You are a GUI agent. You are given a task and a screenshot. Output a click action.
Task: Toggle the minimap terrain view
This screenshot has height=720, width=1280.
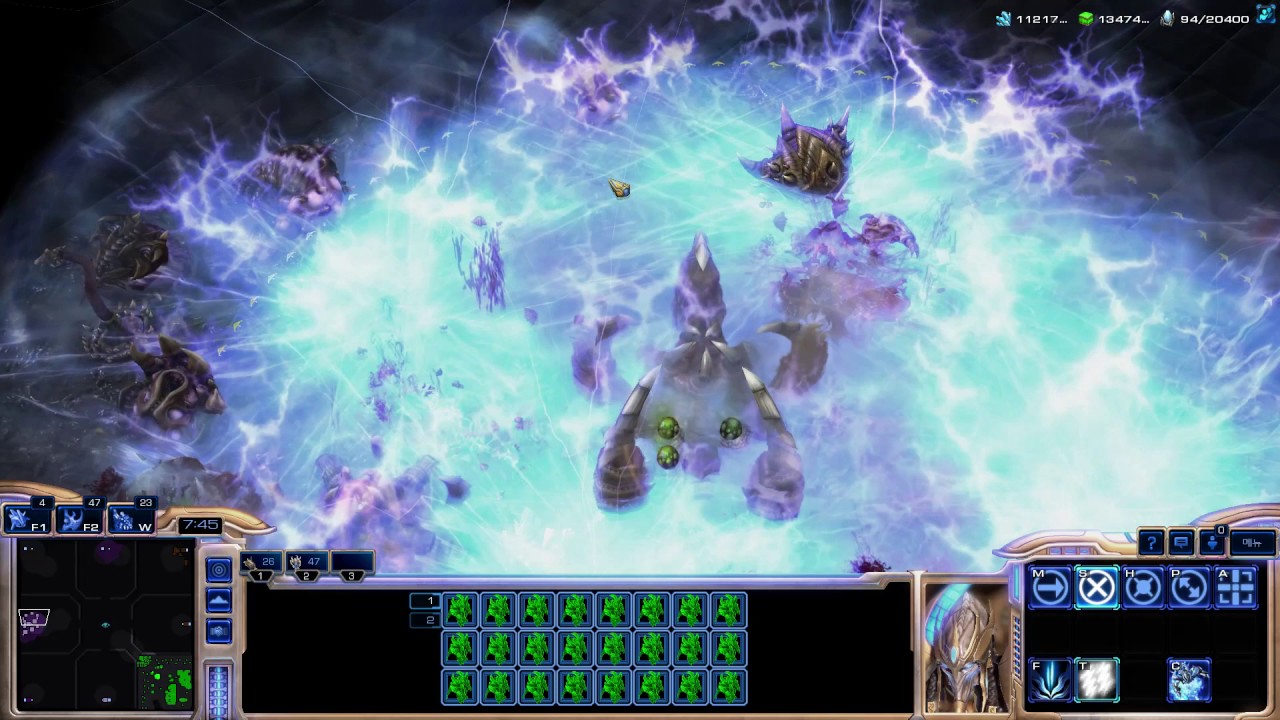(219, 600)
